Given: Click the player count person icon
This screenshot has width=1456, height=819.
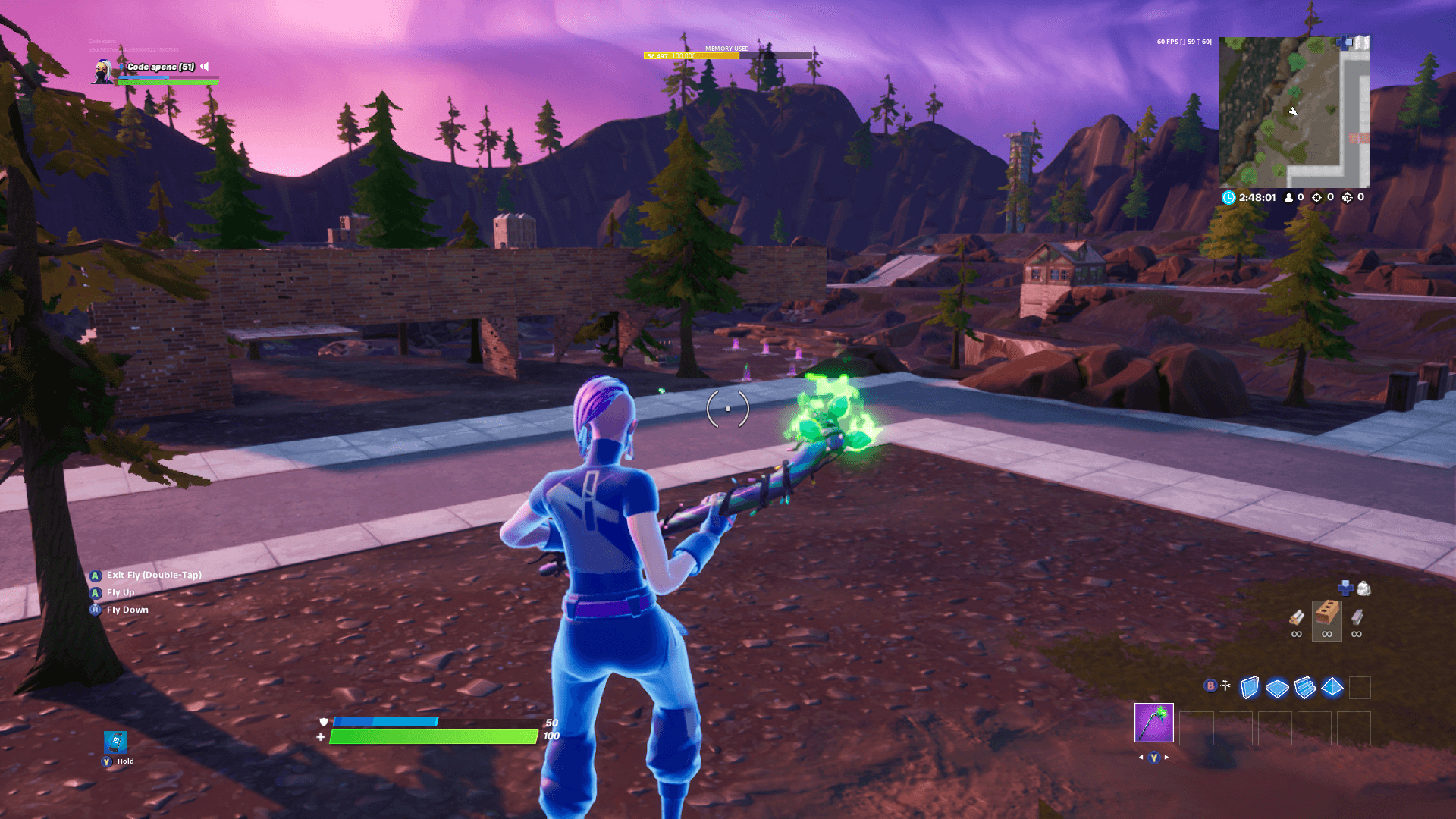Looking at the screenshot, I should pyautogui.click(x=1288, y=197).
